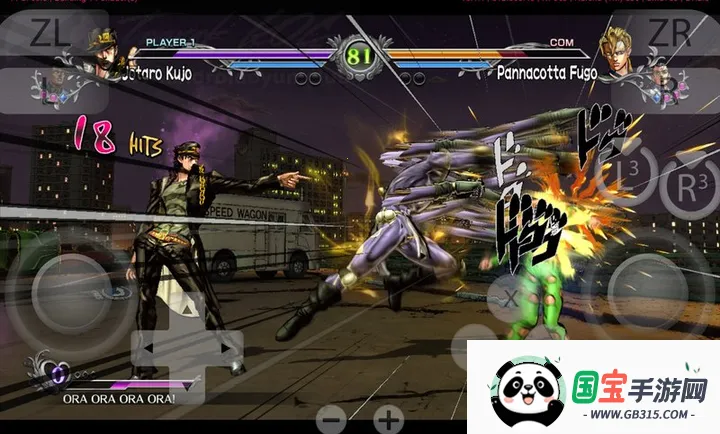
Task: Tap the D-pad down arrow
Action: coord(189,388)
